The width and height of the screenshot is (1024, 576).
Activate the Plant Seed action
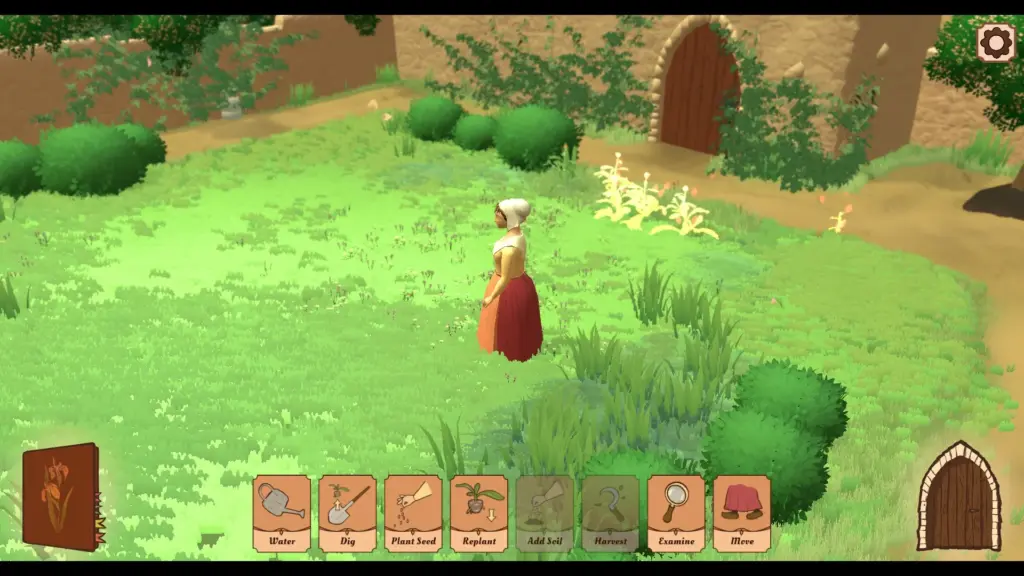click(413, 512)
